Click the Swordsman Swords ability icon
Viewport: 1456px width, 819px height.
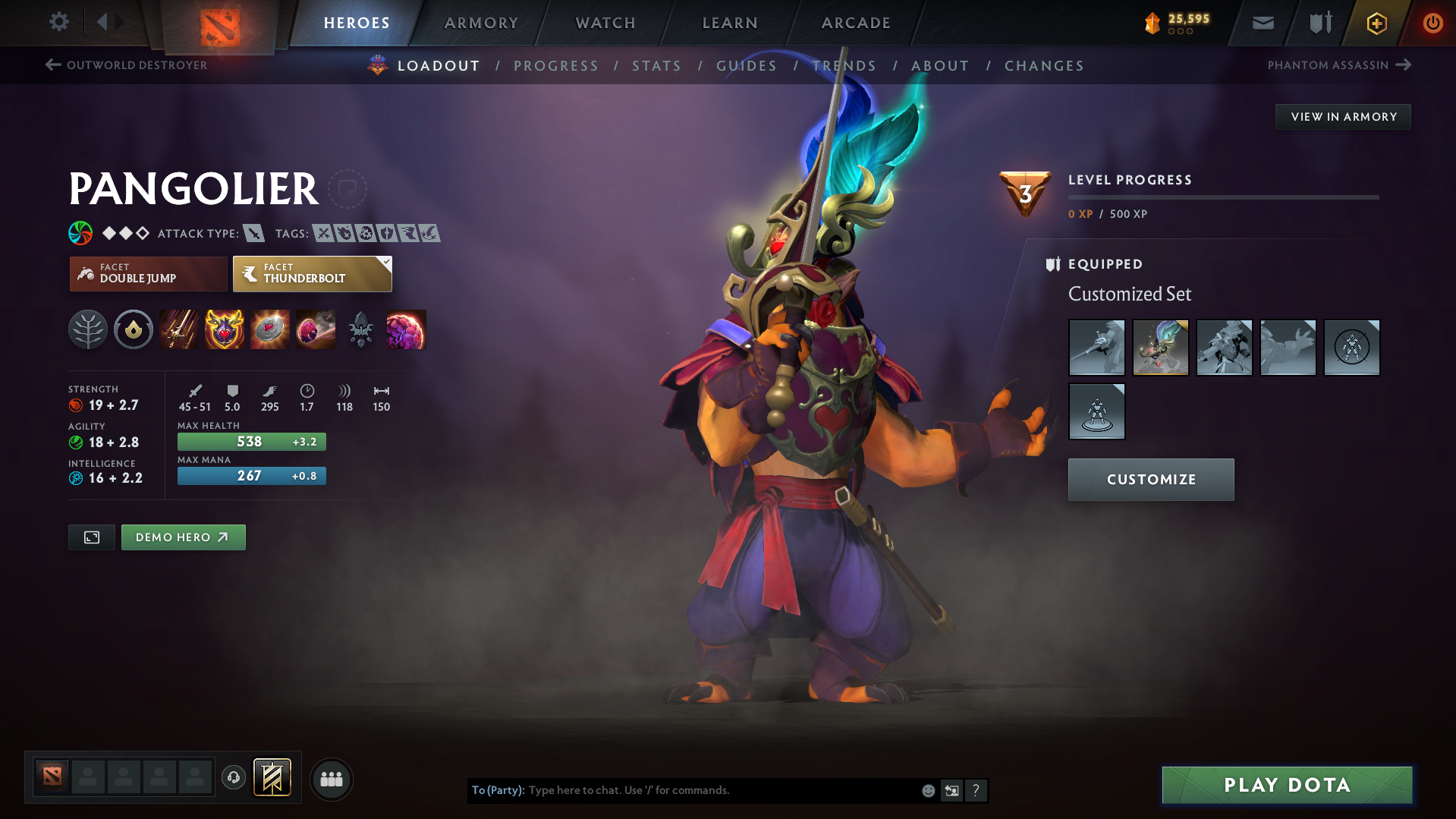[x=178, y=329]
